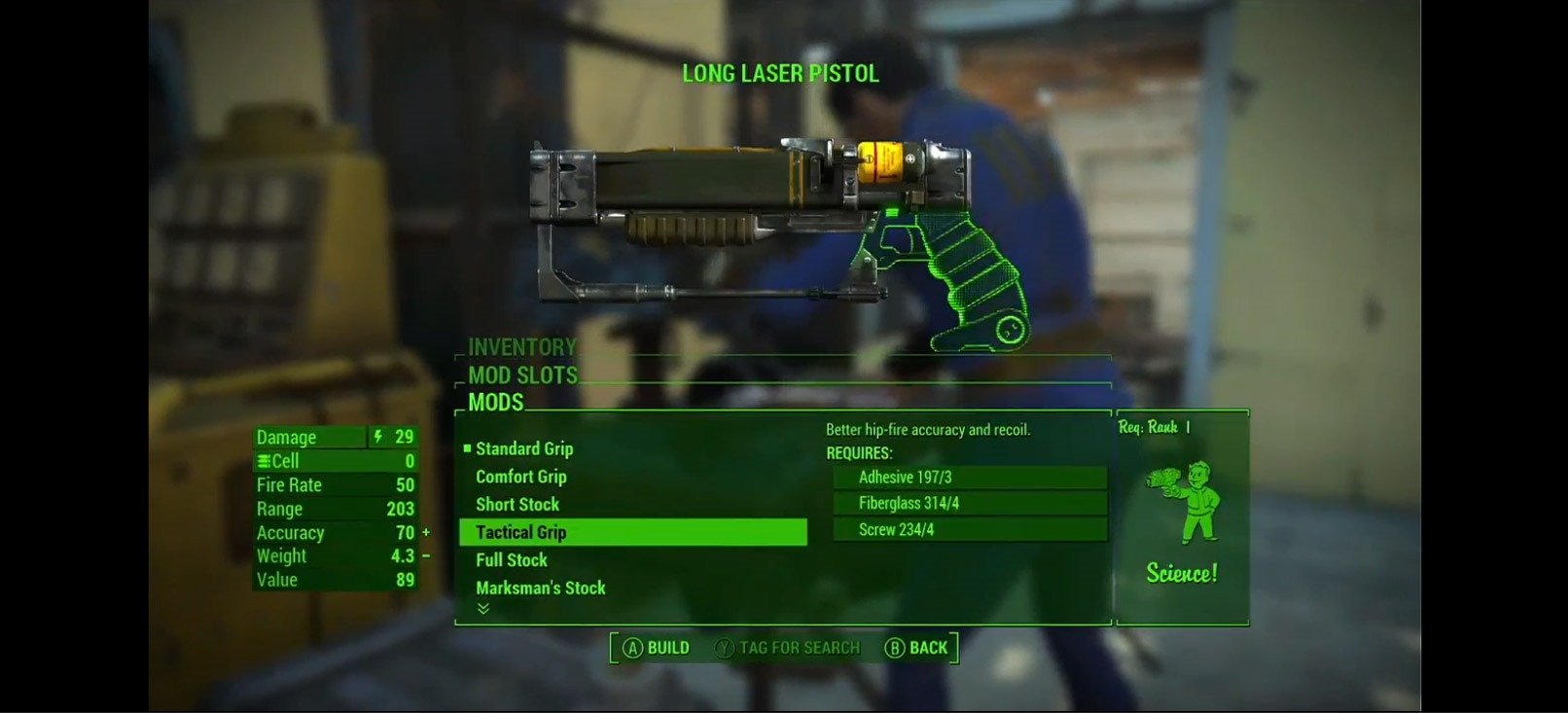The width and height of the screenshot is (1568, 713).
Task: Select the Standard Grip mod
Action: pyautogui.click(x=524, y=448)
